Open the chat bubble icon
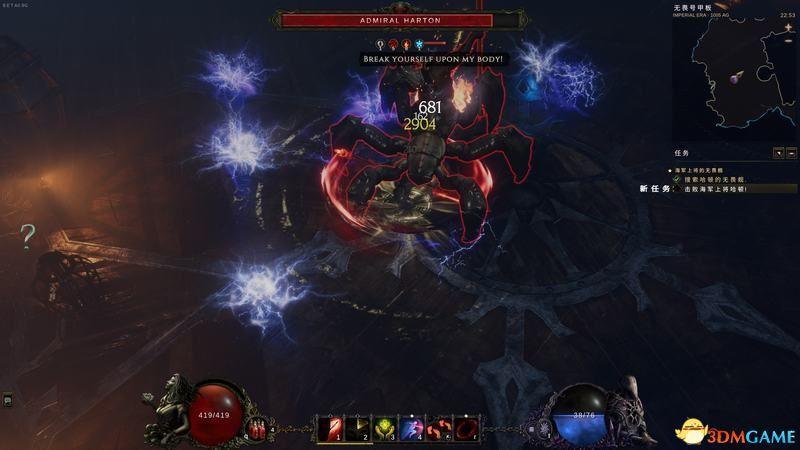This screenshot has height=450, width=800. coord(7,400)
